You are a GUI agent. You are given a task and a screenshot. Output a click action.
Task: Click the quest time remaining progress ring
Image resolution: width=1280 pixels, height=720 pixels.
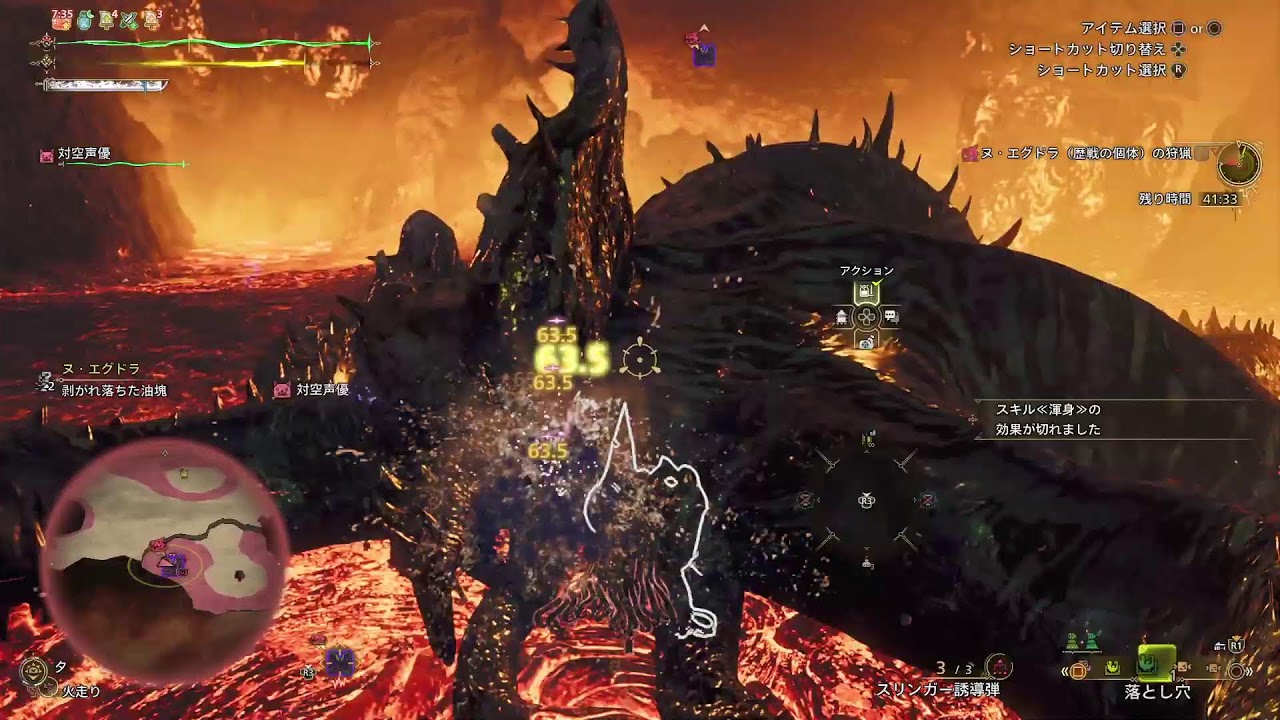pos(1239,164)
